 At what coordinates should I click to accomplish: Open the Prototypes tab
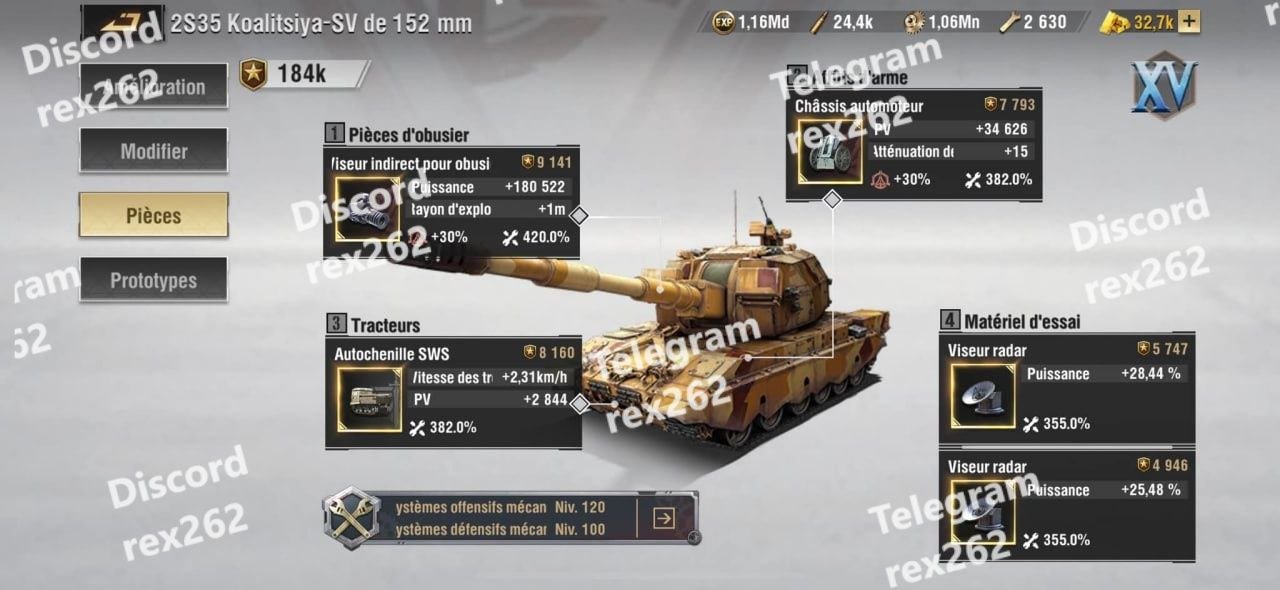point(154,280)
